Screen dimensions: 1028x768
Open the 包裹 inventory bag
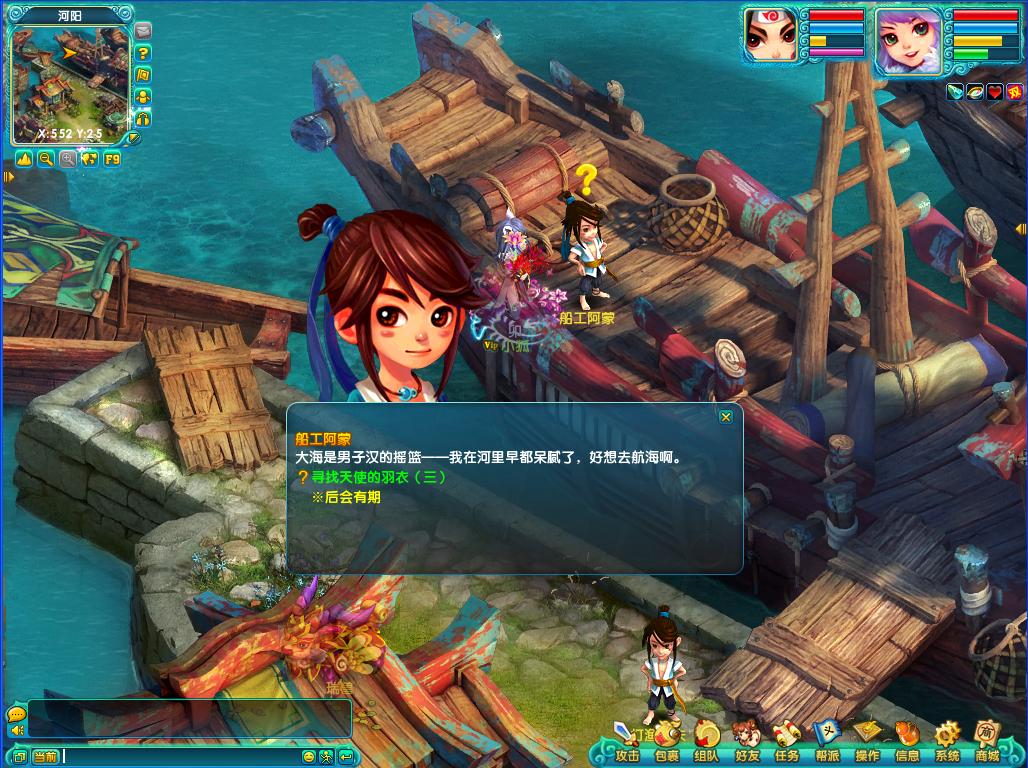click(668, 743)
